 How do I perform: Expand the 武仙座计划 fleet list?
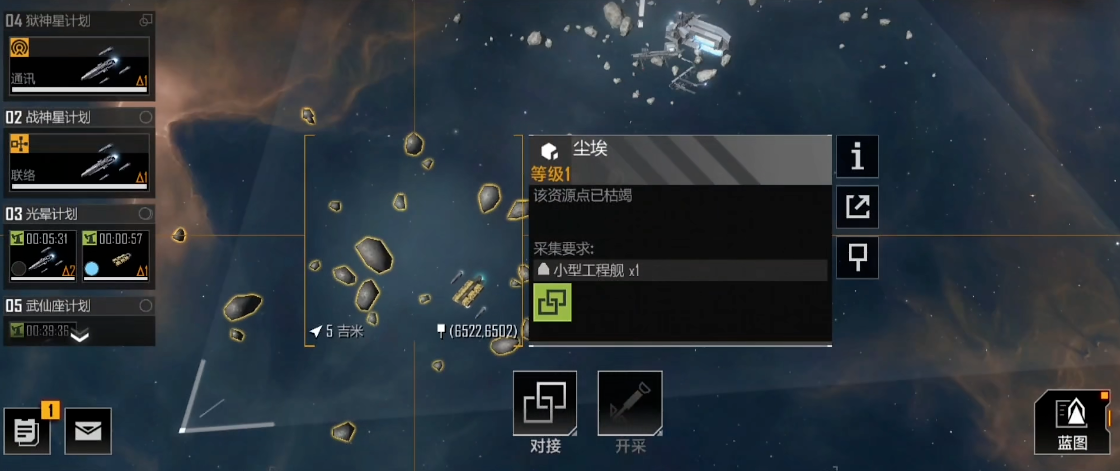tap(79, 336)
